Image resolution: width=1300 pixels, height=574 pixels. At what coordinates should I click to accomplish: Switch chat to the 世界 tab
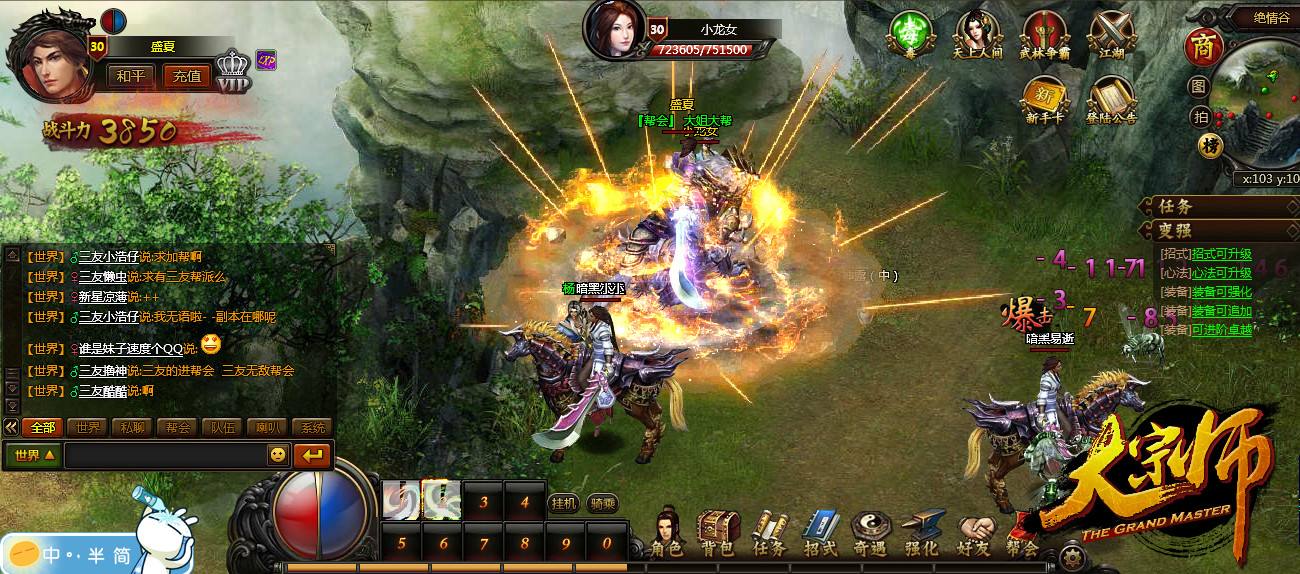(x=88, y=427)
